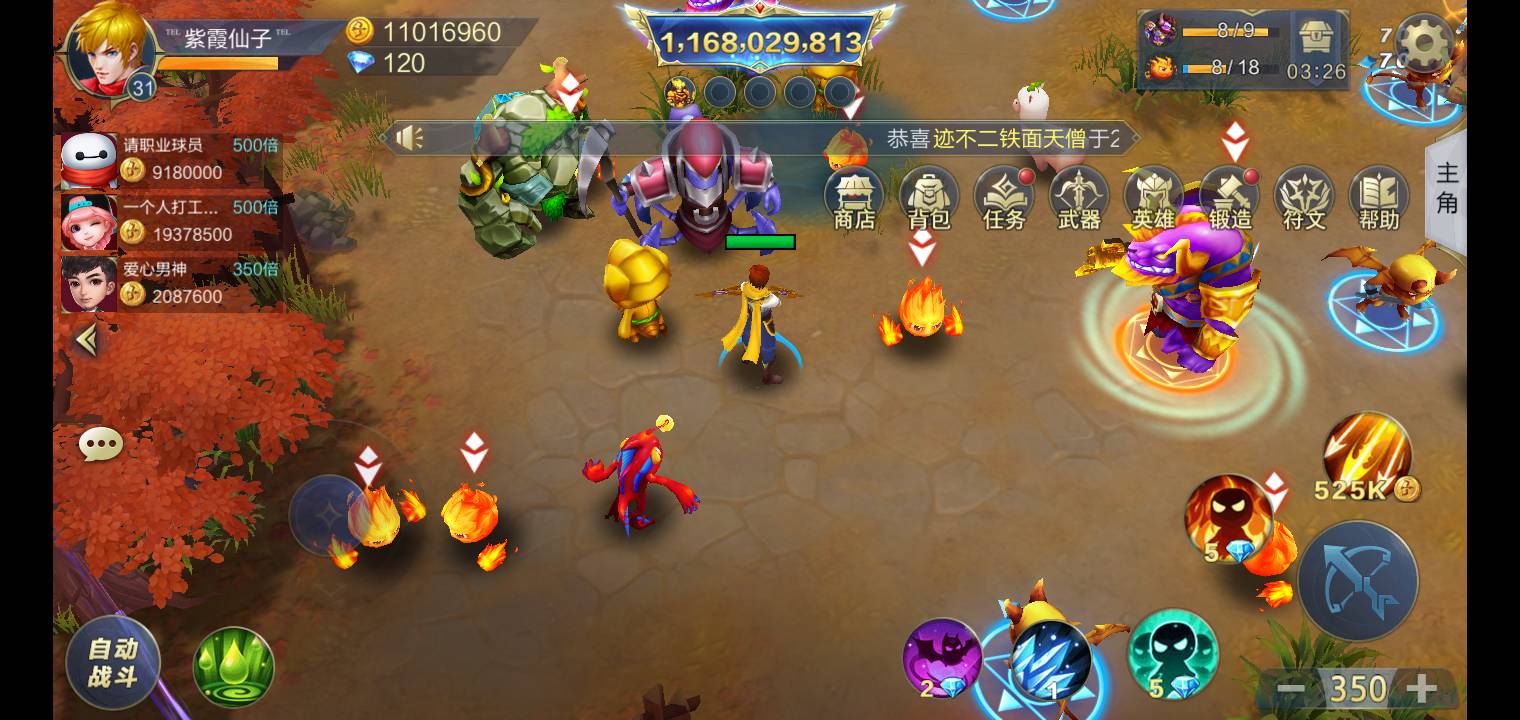This screenshot has height=720, width=1520.
Task: Open the 武器 weapon panel
Action: pyautogui.click(x=1078, y=198)
